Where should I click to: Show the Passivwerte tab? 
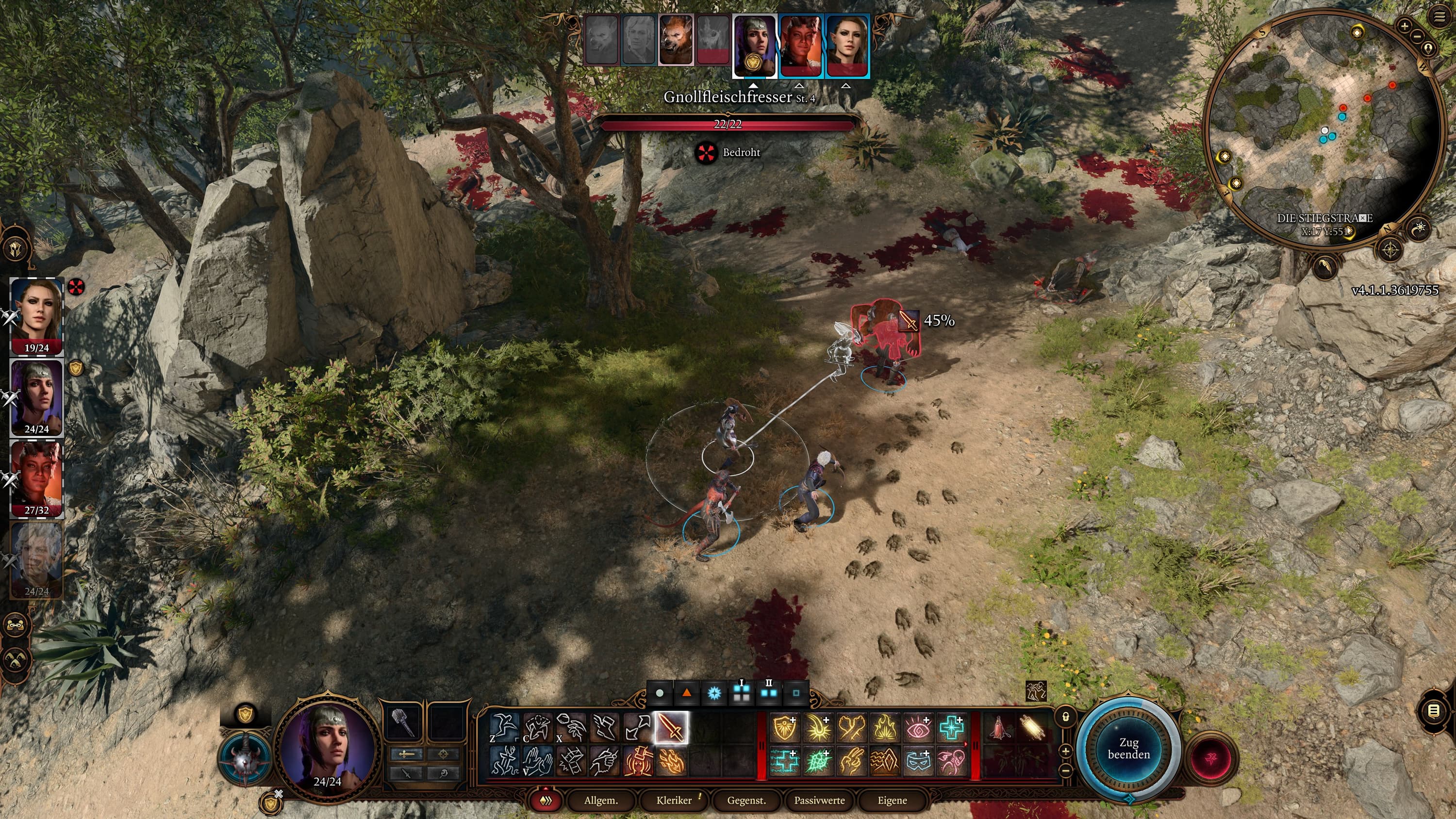819,801
